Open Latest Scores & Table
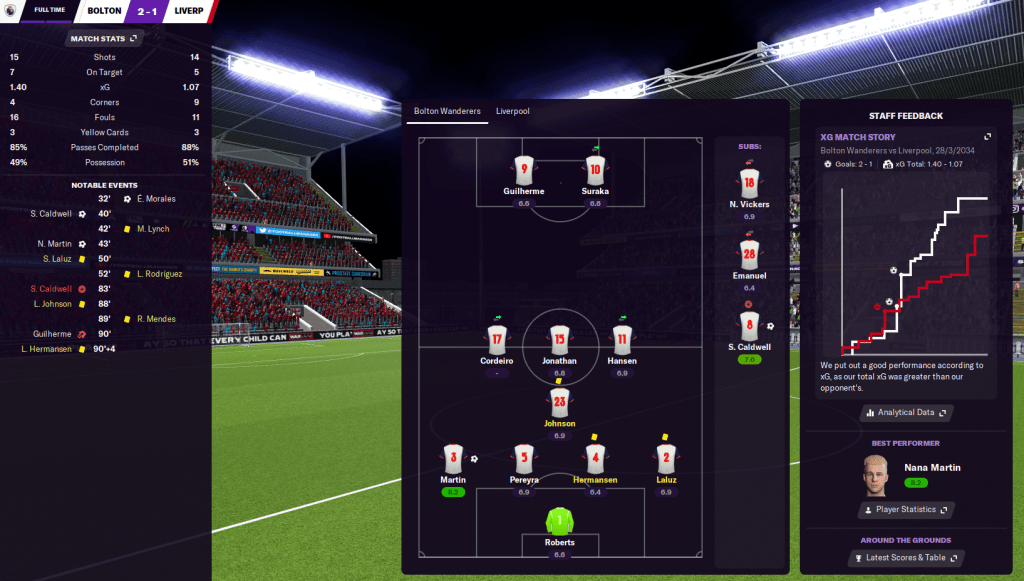Screen dimensions: 1024x581 click(906, 558)
